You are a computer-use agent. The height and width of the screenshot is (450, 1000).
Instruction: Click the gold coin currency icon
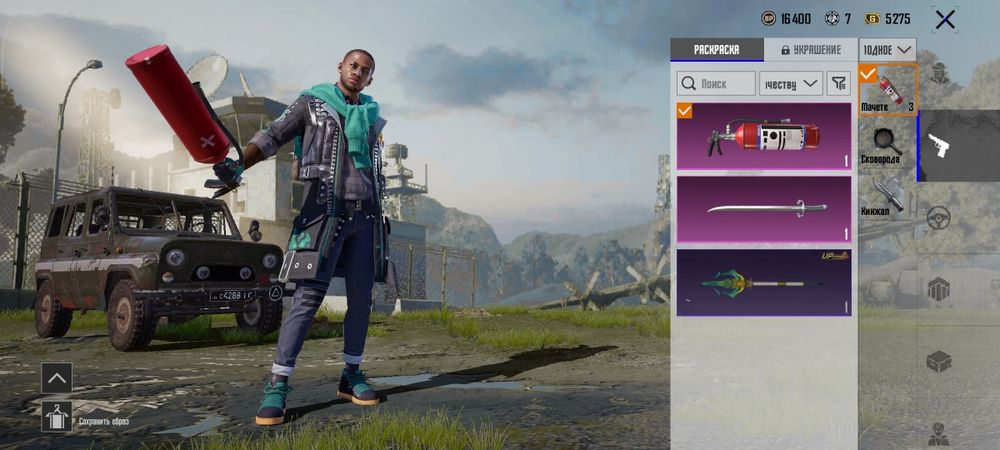coord(872,19)
